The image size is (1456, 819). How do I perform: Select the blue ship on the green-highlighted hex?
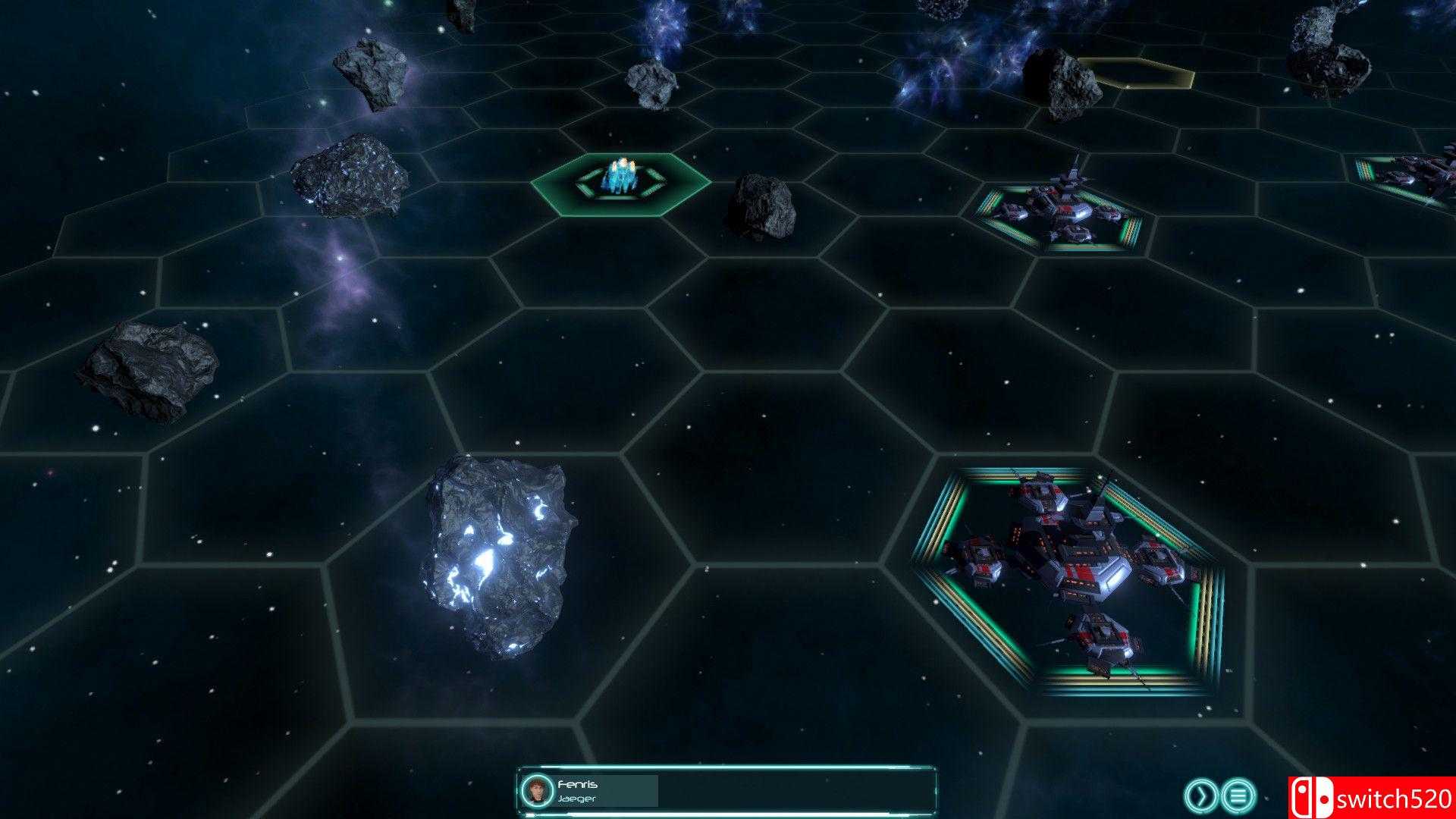[621, 179]
